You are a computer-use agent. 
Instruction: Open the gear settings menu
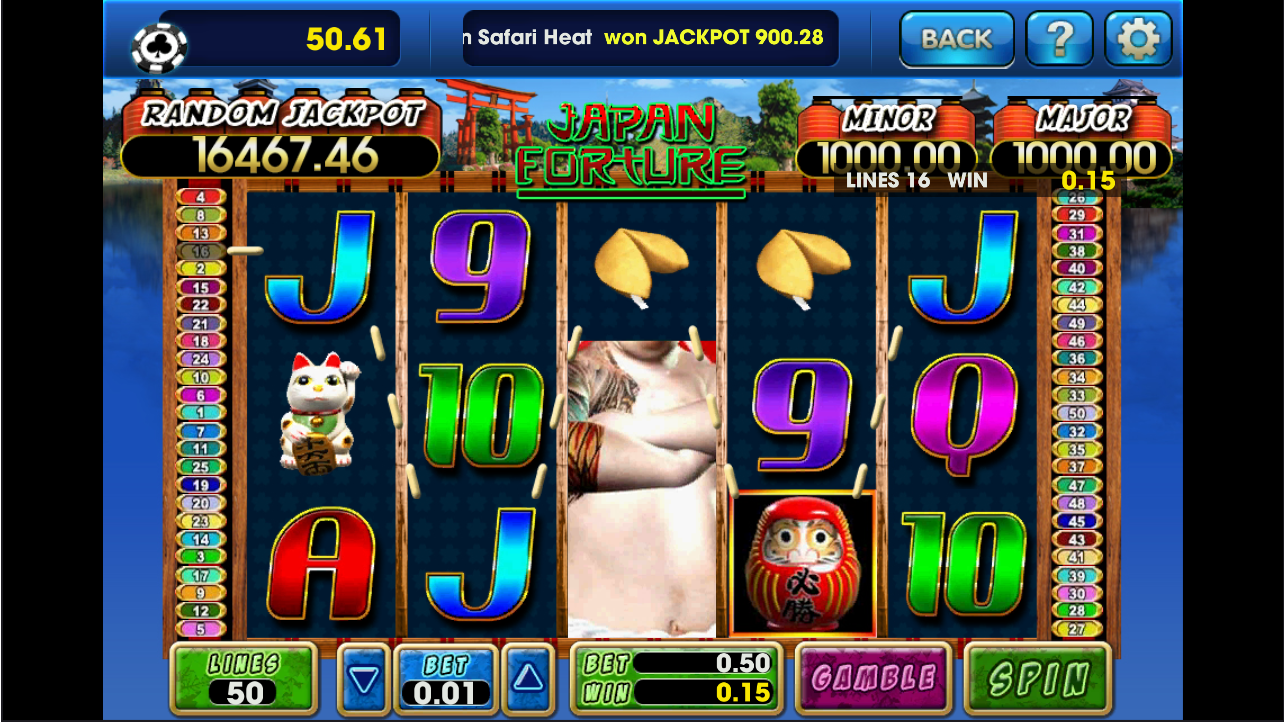tap(1137, 39)
